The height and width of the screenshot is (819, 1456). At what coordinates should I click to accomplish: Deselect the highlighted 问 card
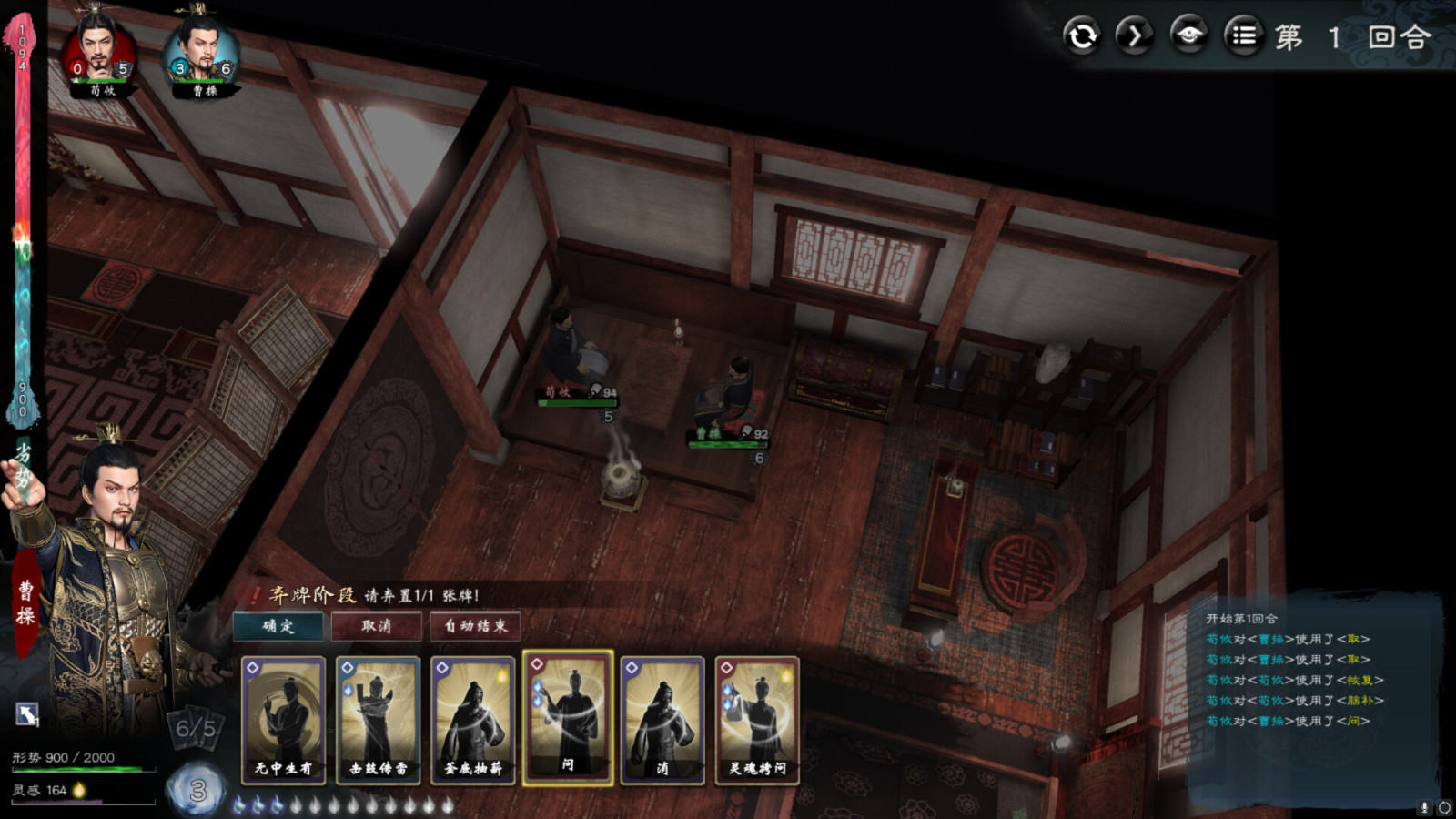pyautogui.click(x=569, y=719)
